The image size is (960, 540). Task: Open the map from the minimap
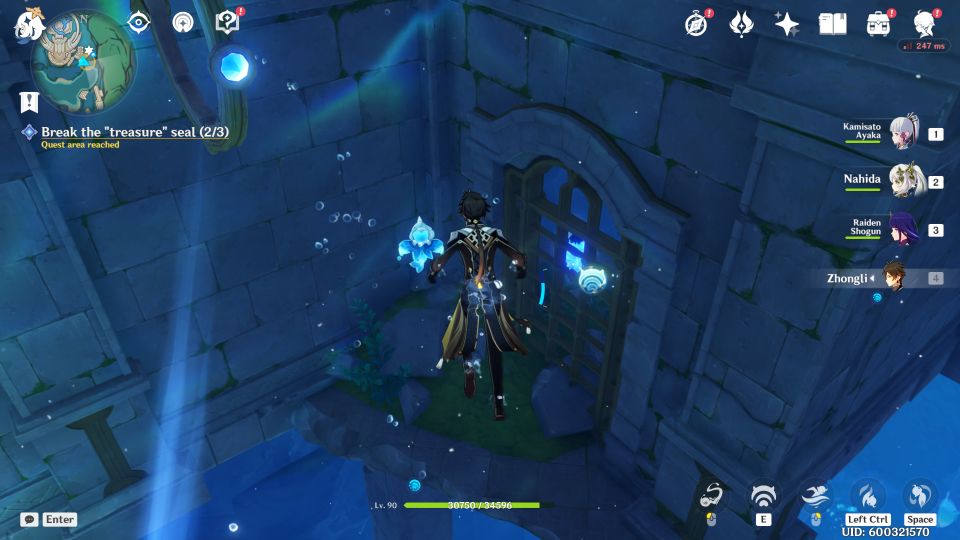point(82,62)
